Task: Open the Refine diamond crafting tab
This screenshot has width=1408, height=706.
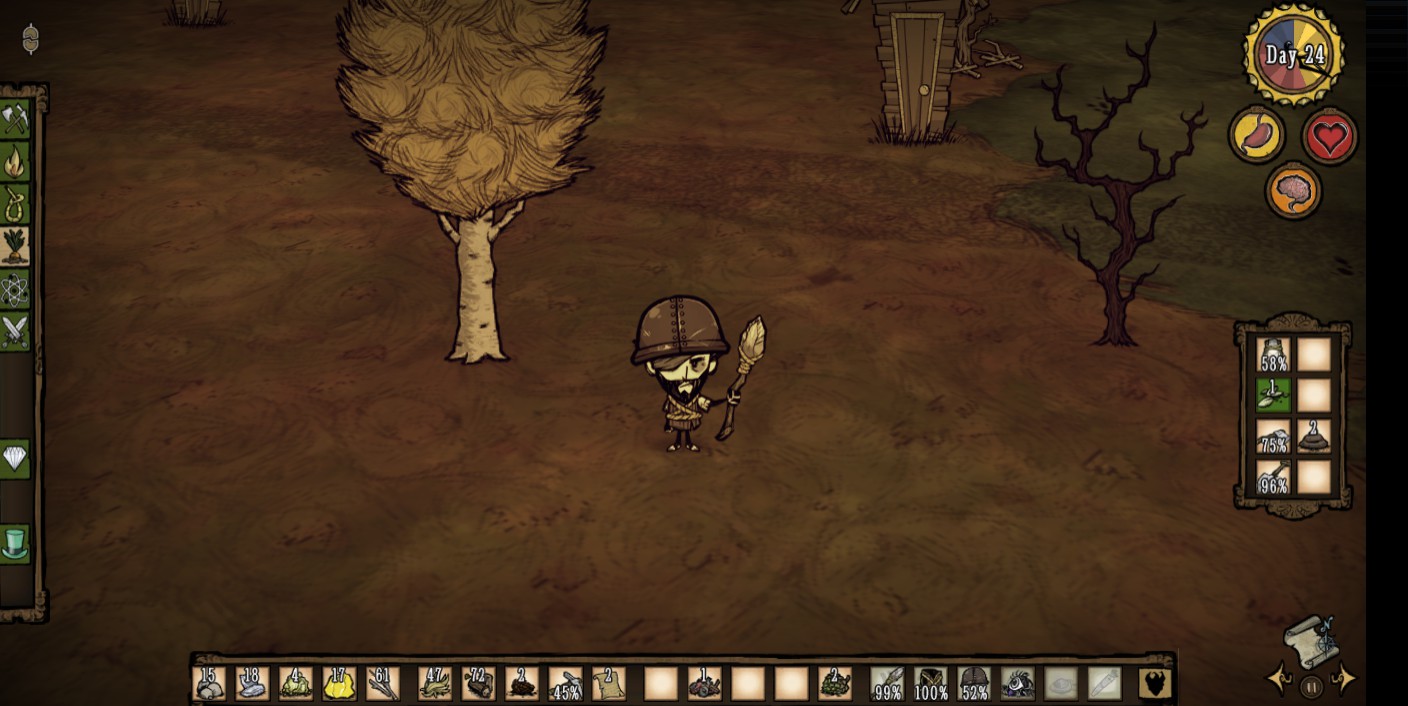Action: [x=15, y=459]
